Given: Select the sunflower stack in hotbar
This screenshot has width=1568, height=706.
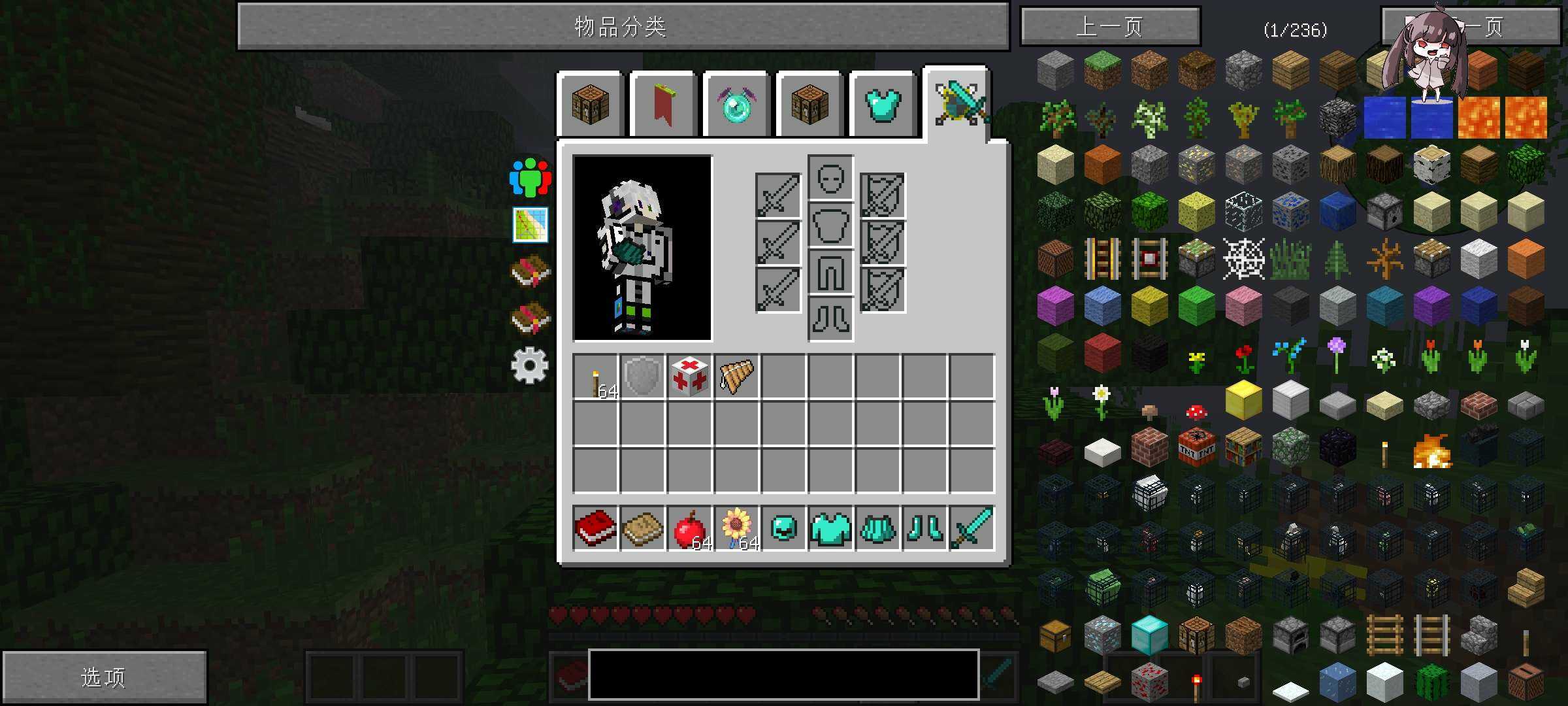Looking at the screenshot, I should (736, 528).
